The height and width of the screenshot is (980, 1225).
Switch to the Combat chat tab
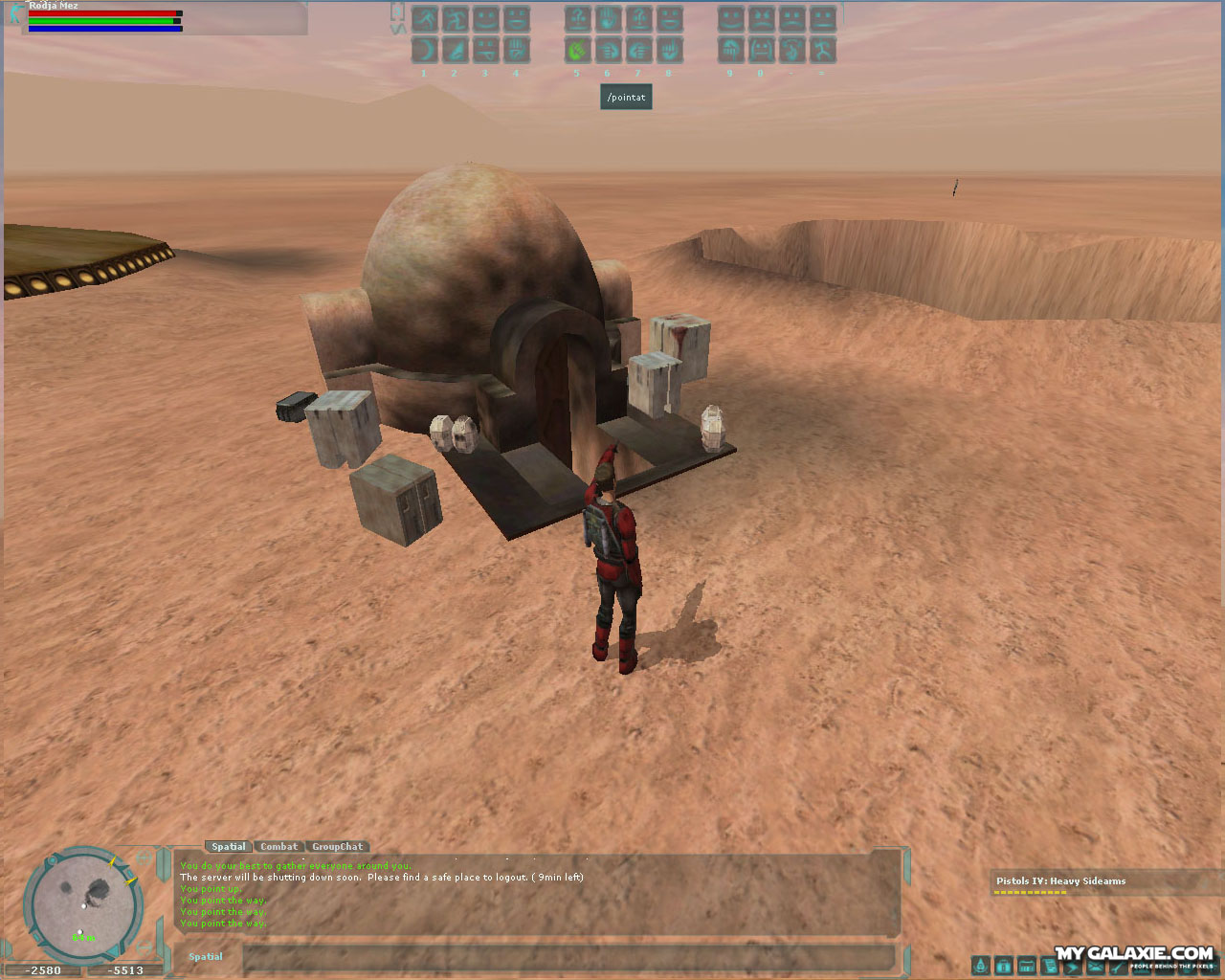click(278, 847)
